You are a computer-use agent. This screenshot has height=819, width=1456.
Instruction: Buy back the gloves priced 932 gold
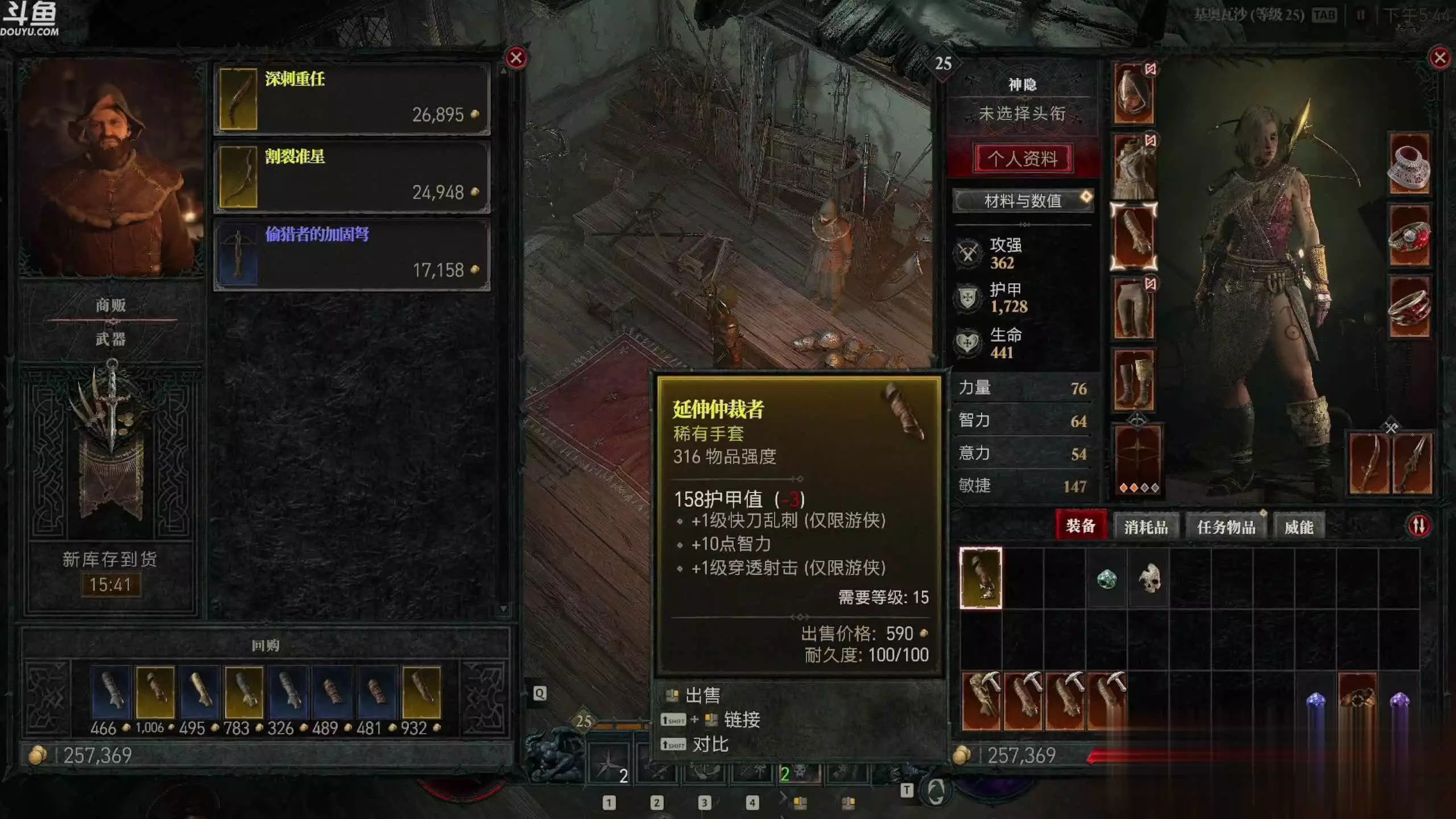pyautogui.click(x=421, y=692)
